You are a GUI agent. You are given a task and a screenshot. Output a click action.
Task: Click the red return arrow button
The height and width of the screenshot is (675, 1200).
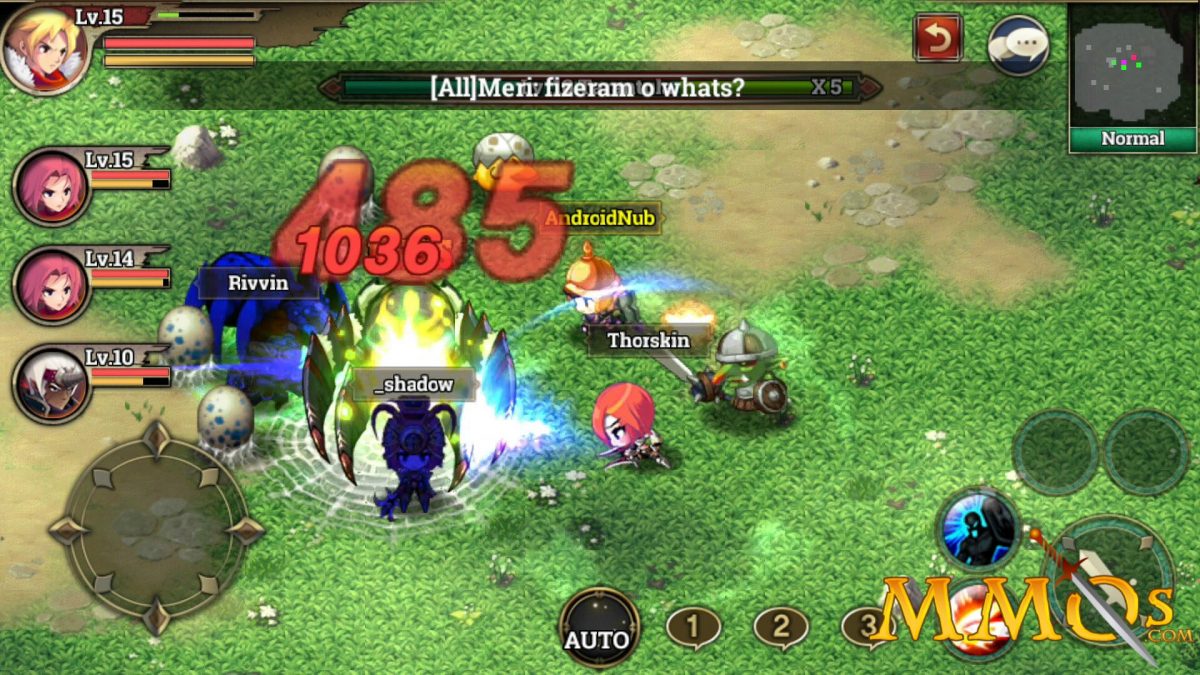tap(938, 38)
